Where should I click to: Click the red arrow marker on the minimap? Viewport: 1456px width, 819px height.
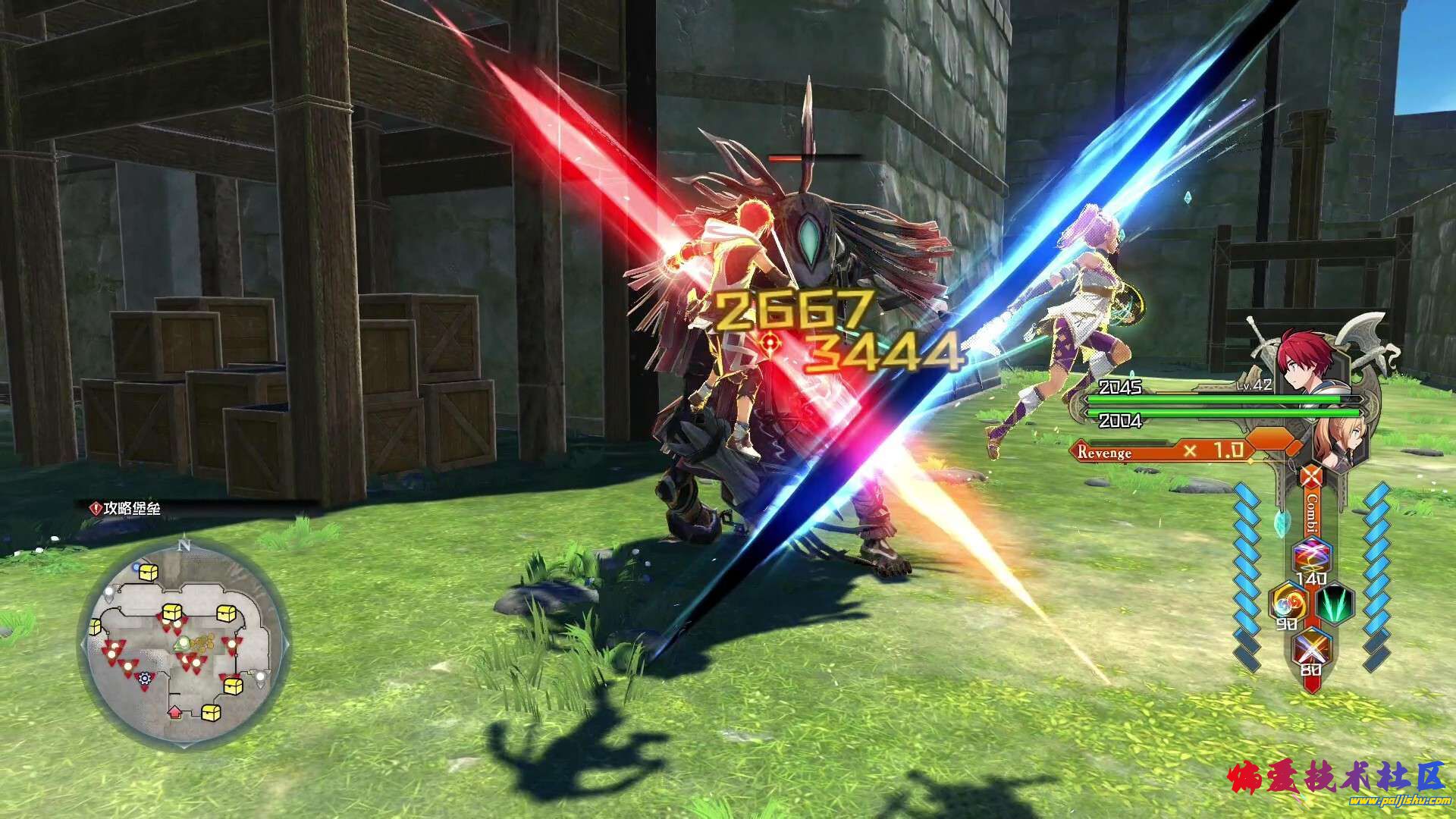(x=175, y=711)
